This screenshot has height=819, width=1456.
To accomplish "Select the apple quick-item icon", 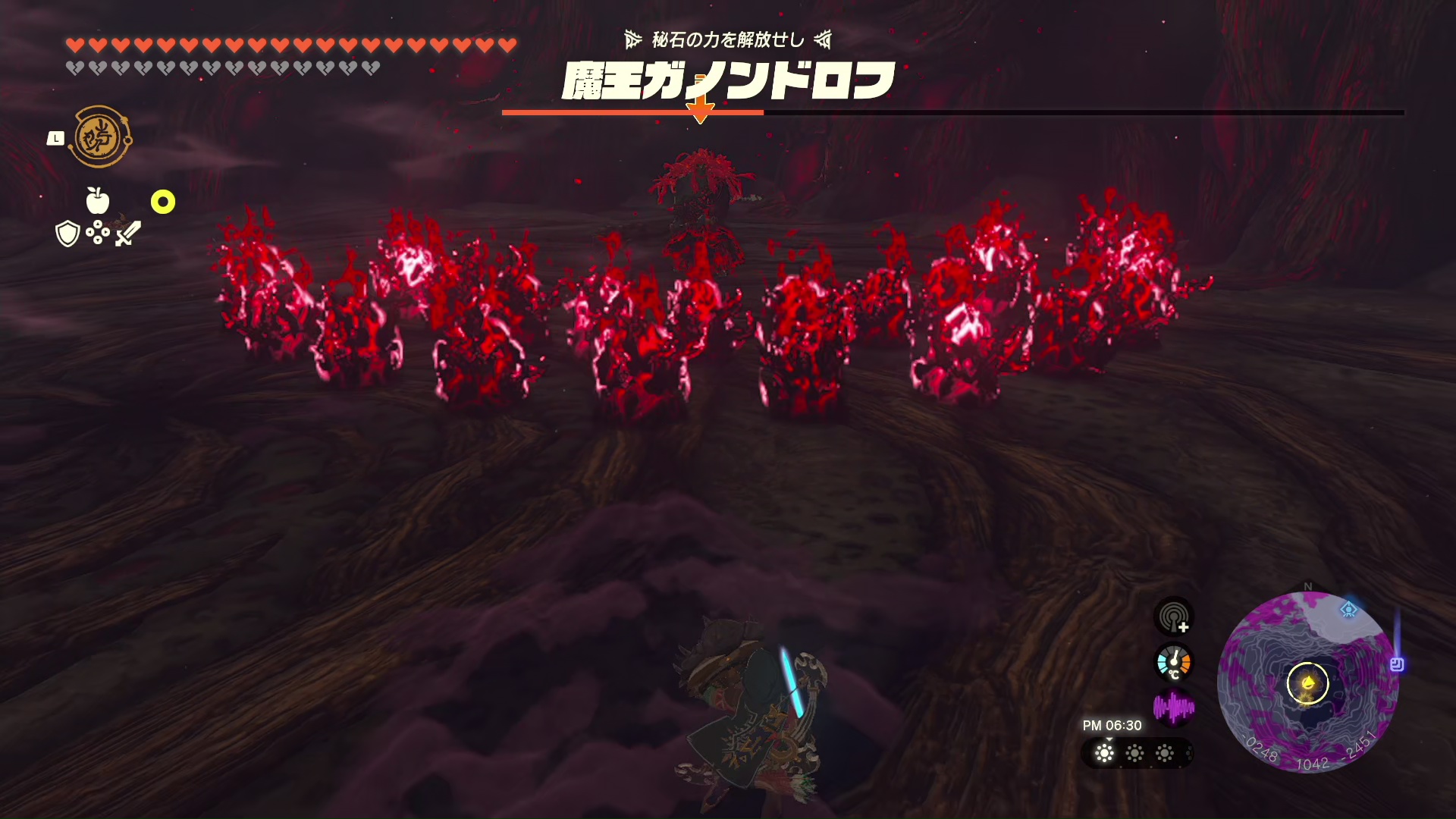I will tap(98, 201).
